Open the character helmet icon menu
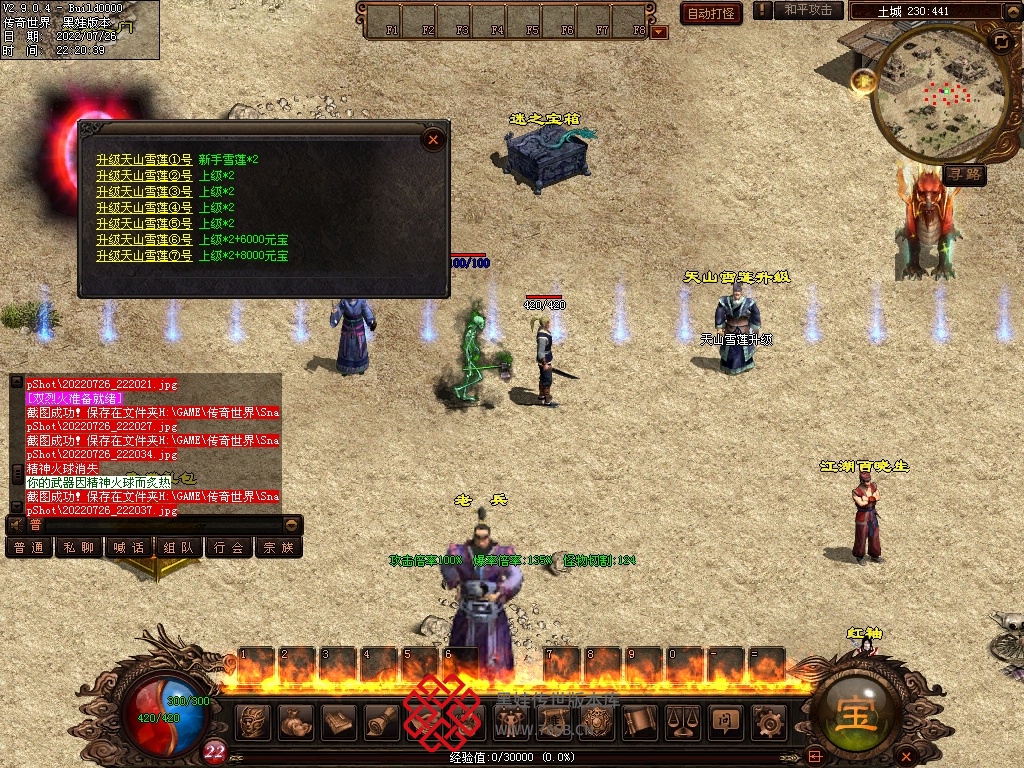The width and height of the screenshot is (1024, 768). pyautogui.click(x=254, y=720)
